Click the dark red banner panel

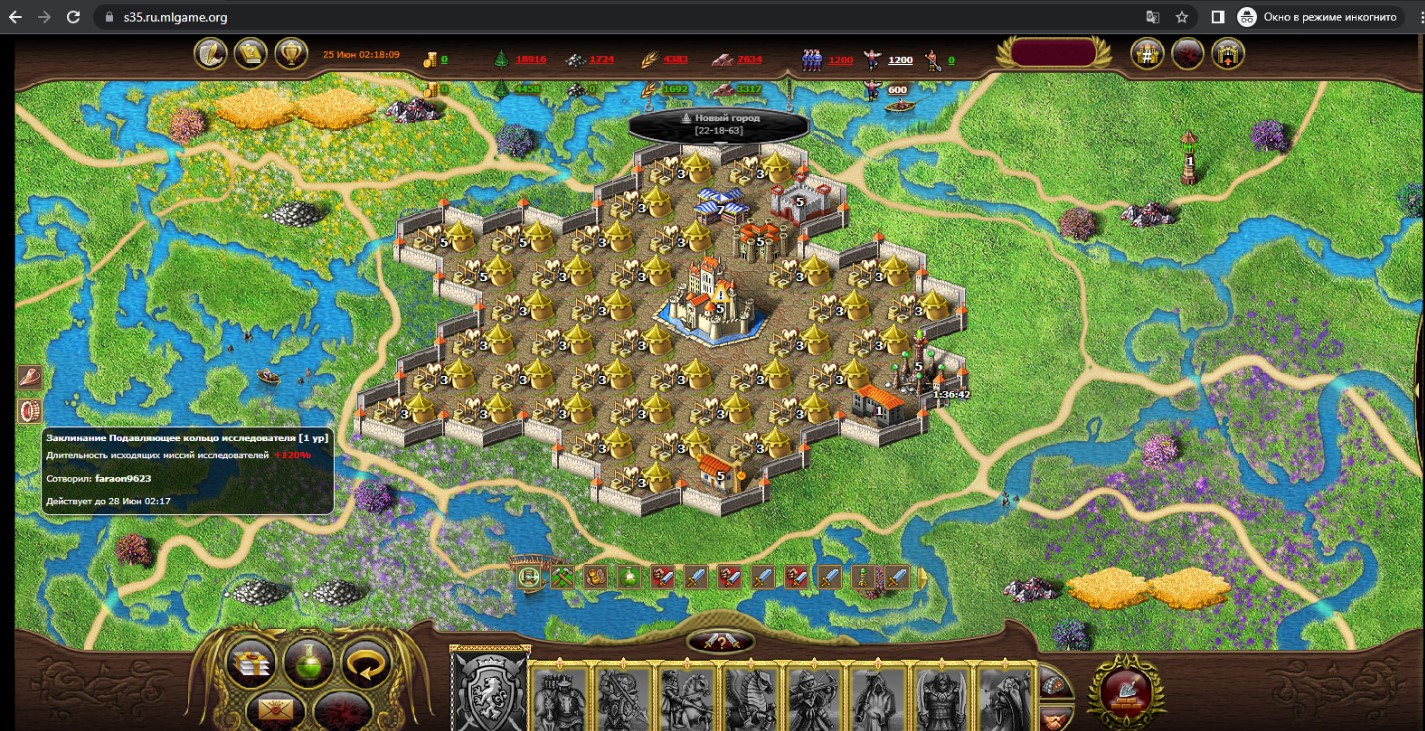[x=1051, y=53]
